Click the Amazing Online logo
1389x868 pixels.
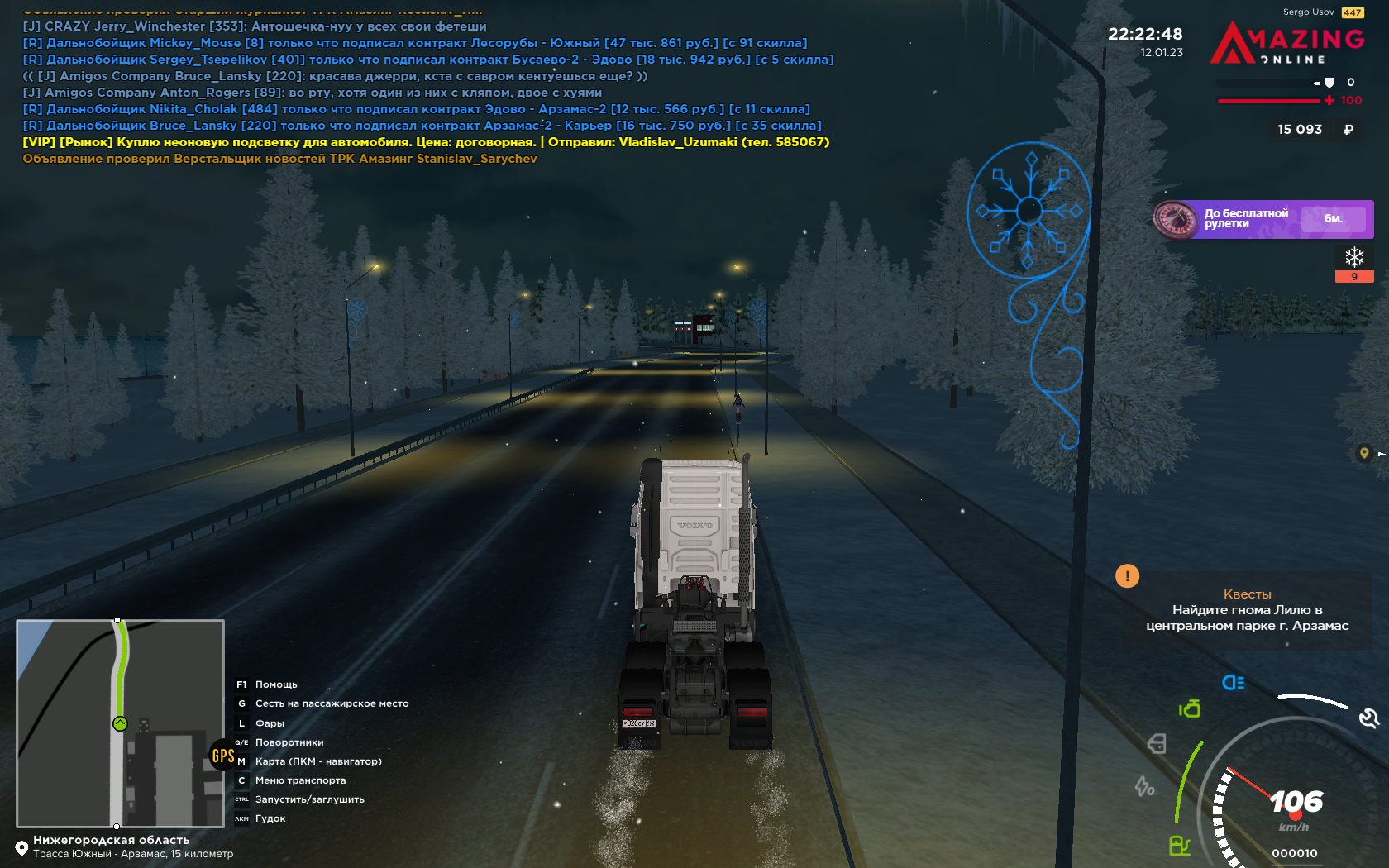coord(1287,43)
